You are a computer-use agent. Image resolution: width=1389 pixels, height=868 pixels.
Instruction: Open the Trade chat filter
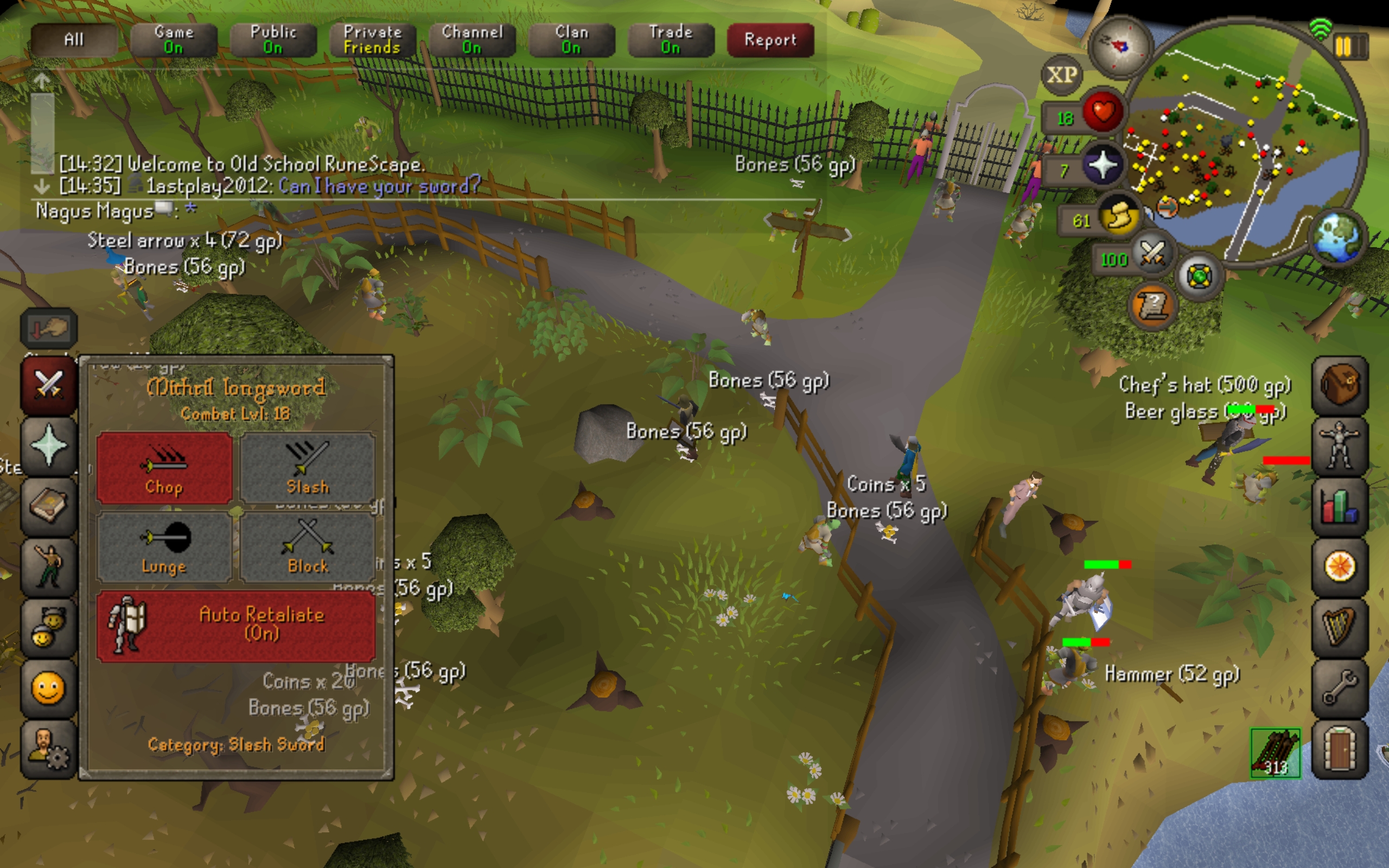(671, 40)
